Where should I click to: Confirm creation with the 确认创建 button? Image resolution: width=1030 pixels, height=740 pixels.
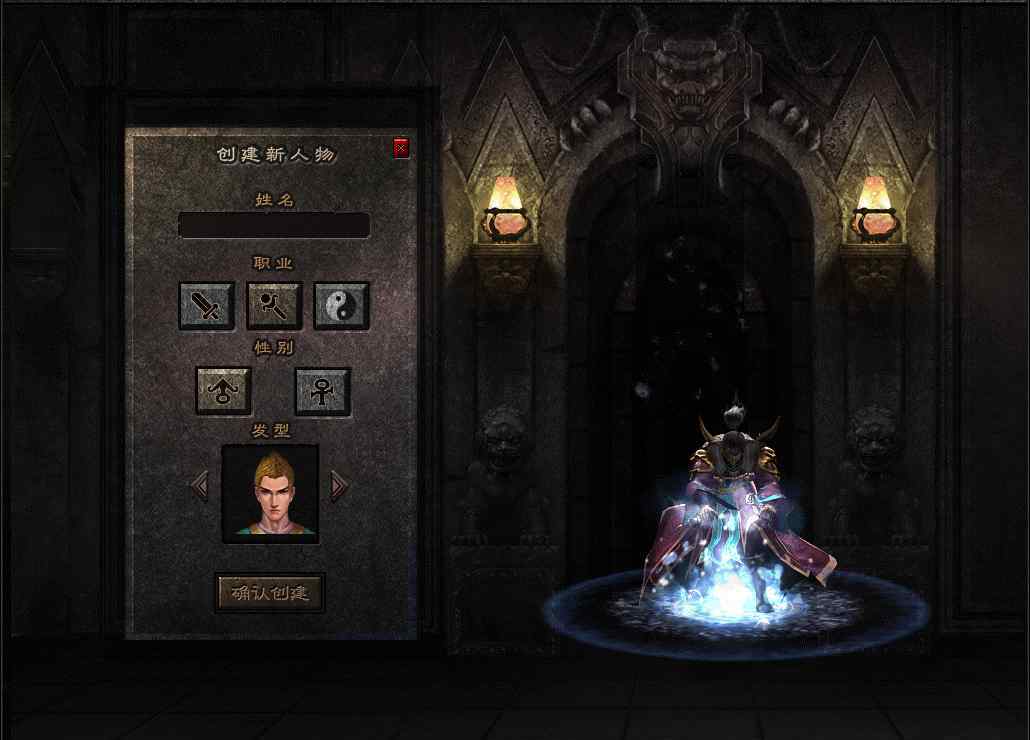(270, 592)
